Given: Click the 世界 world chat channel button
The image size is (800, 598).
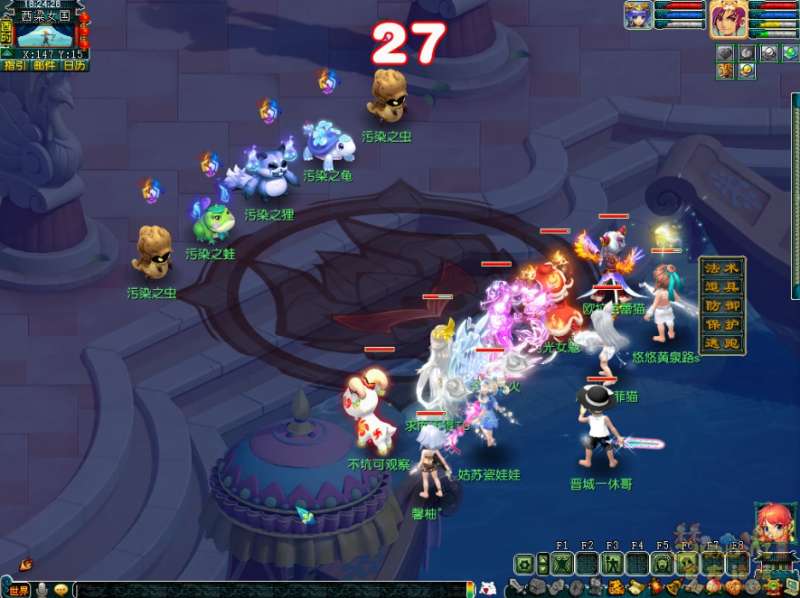Looking at the screenshot, I should (17, 590).
